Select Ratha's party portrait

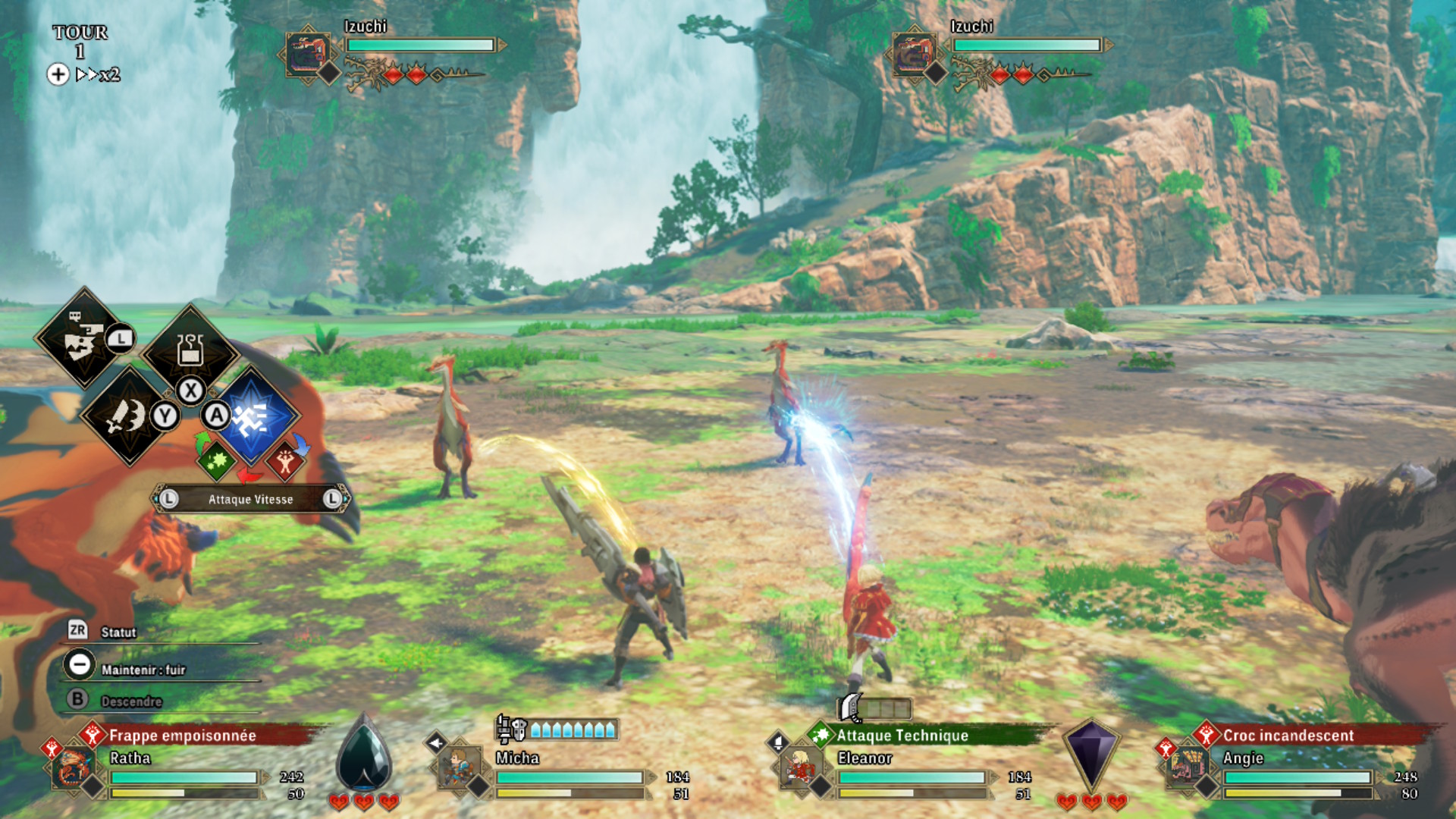click(74, 767)
